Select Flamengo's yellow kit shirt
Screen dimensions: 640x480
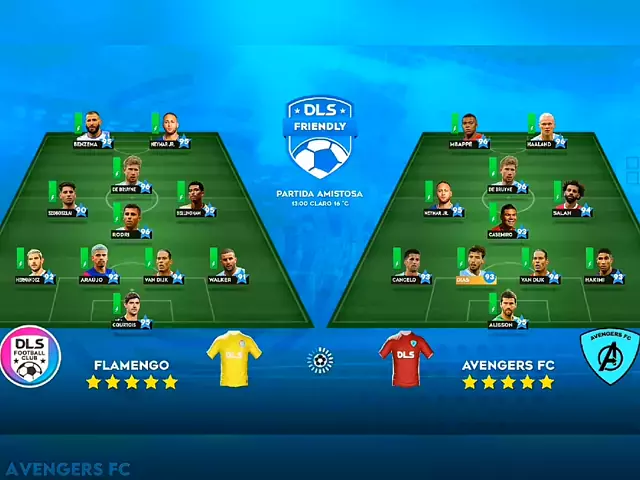pos(234,358)
